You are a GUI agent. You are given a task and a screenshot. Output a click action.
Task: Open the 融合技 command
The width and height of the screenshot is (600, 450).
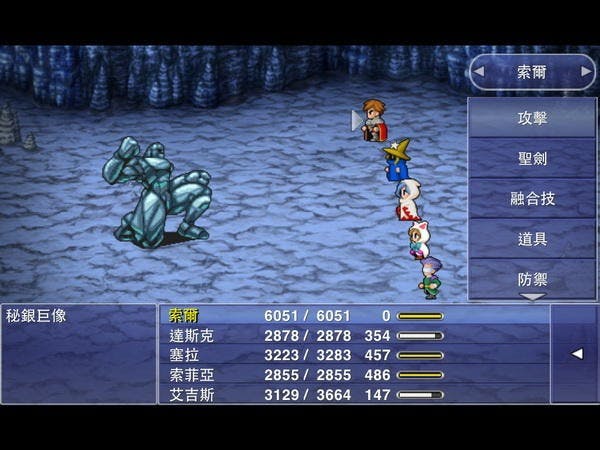[531, 198]
